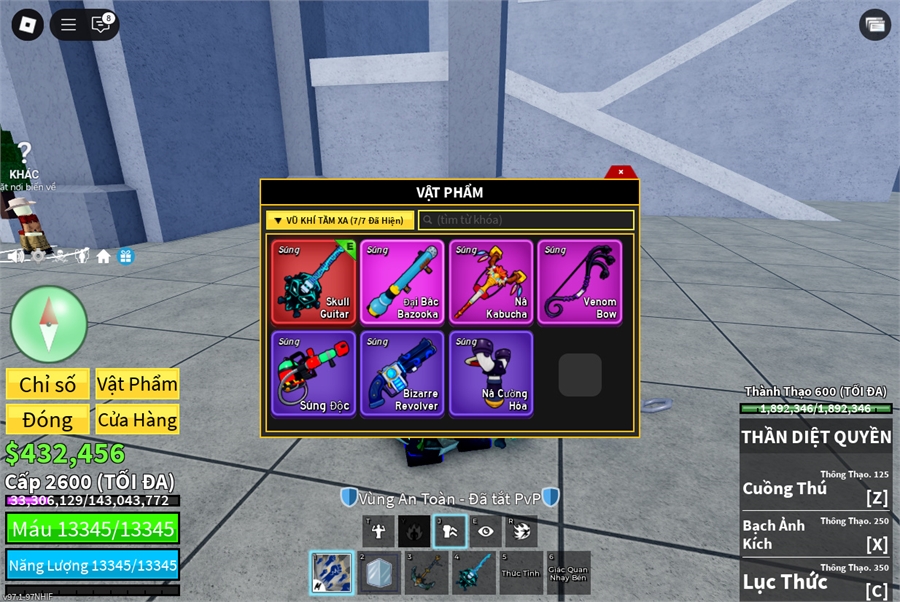Select the Súng Độc gun
The image size is (900, 602).
point(313,374)
